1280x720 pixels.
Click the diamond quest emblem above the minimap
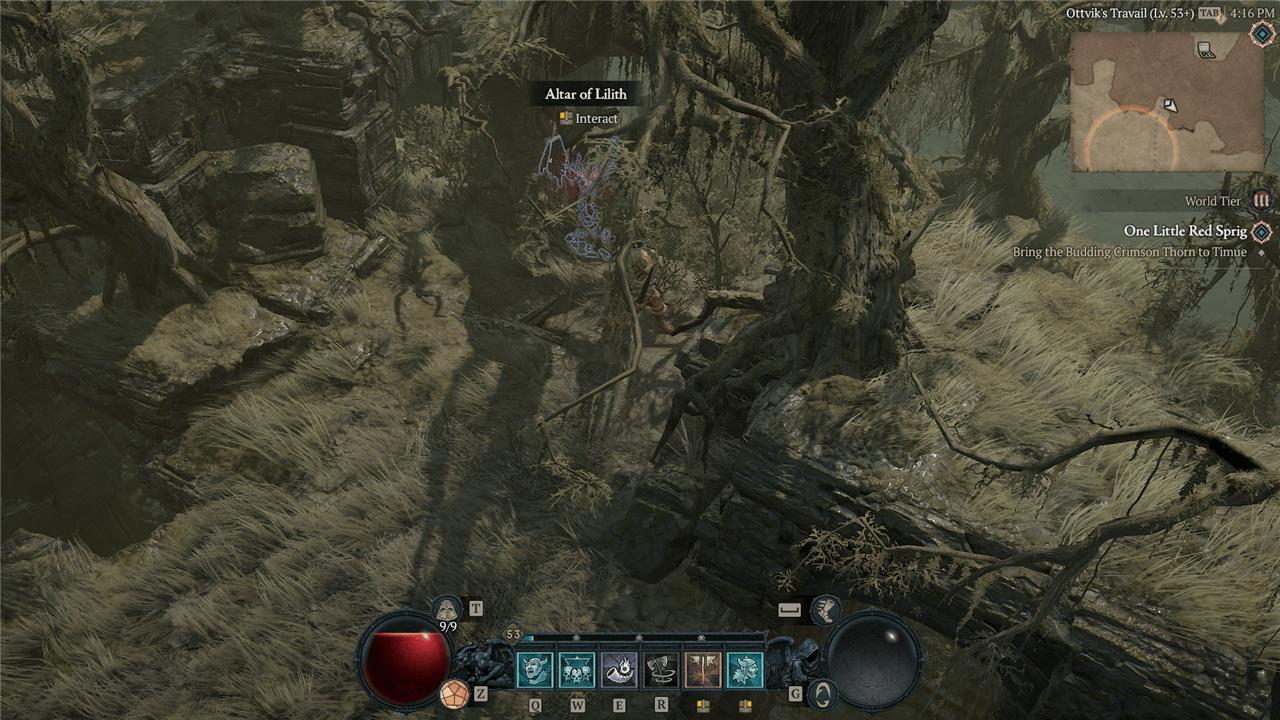pos(1261,34)
